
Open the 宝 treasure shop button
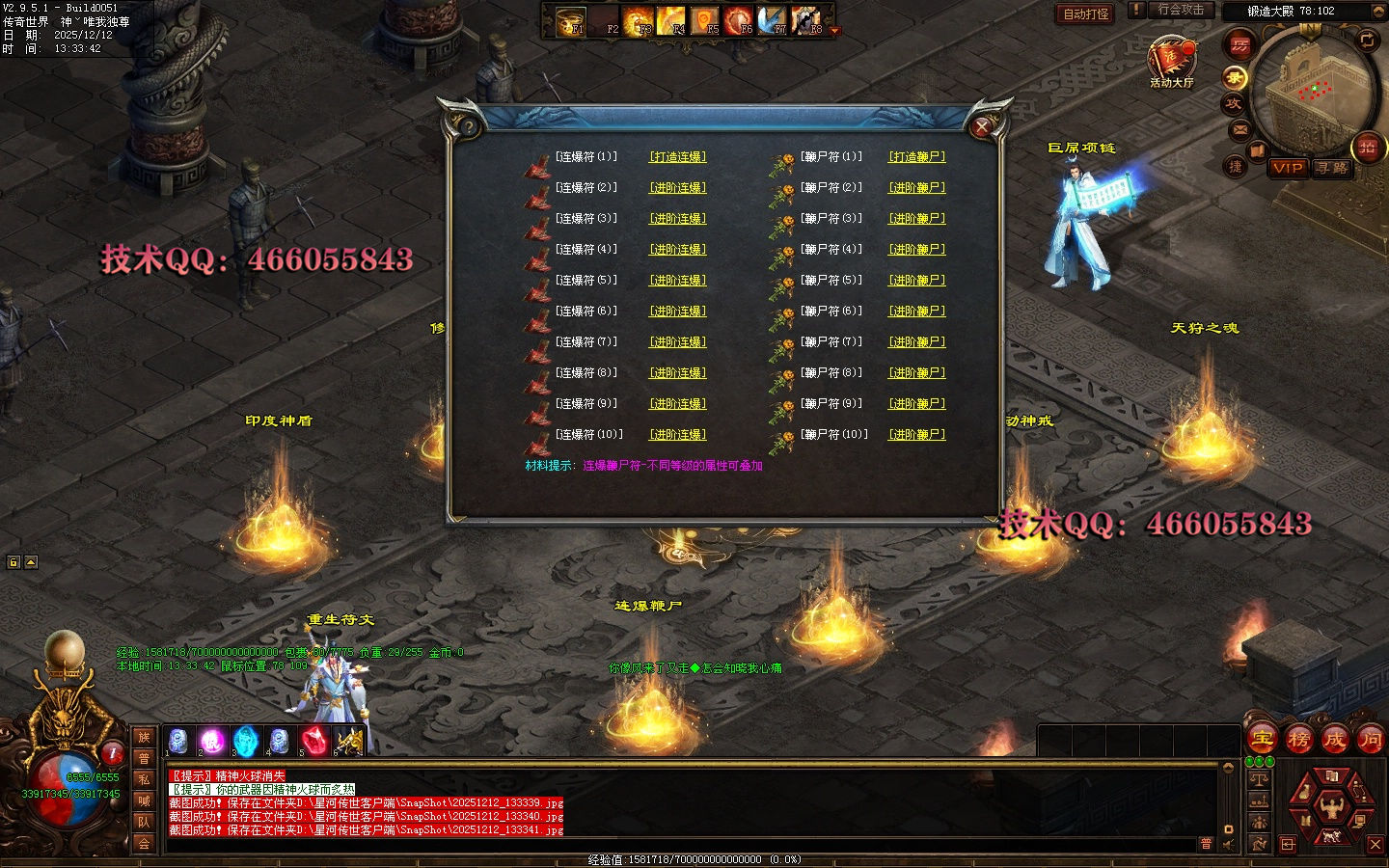(1263, 740)
